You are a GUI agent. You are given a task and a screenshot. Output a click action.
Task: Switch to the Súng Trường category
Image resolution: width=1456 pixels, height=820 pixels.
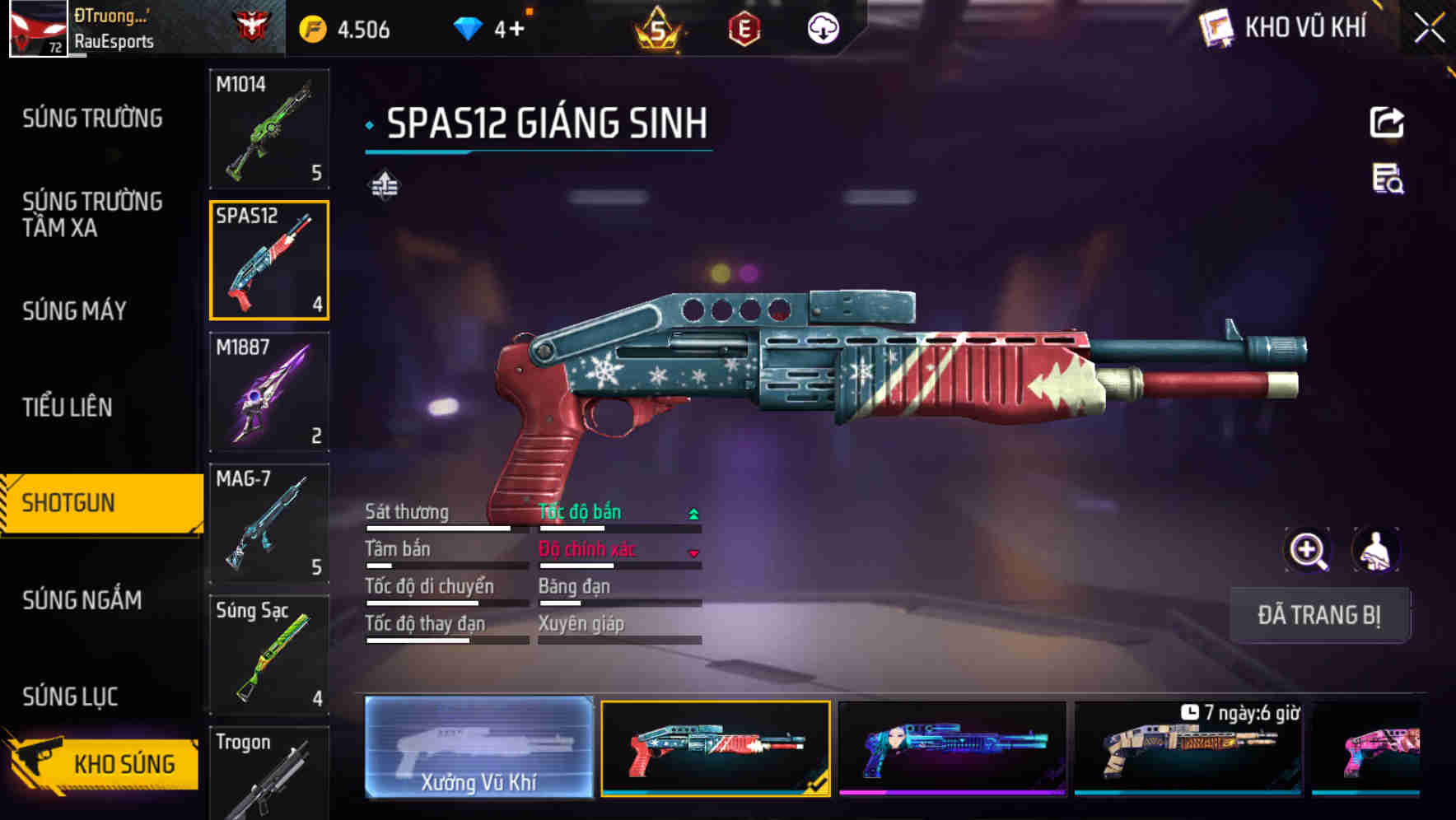tap(92, 119)
